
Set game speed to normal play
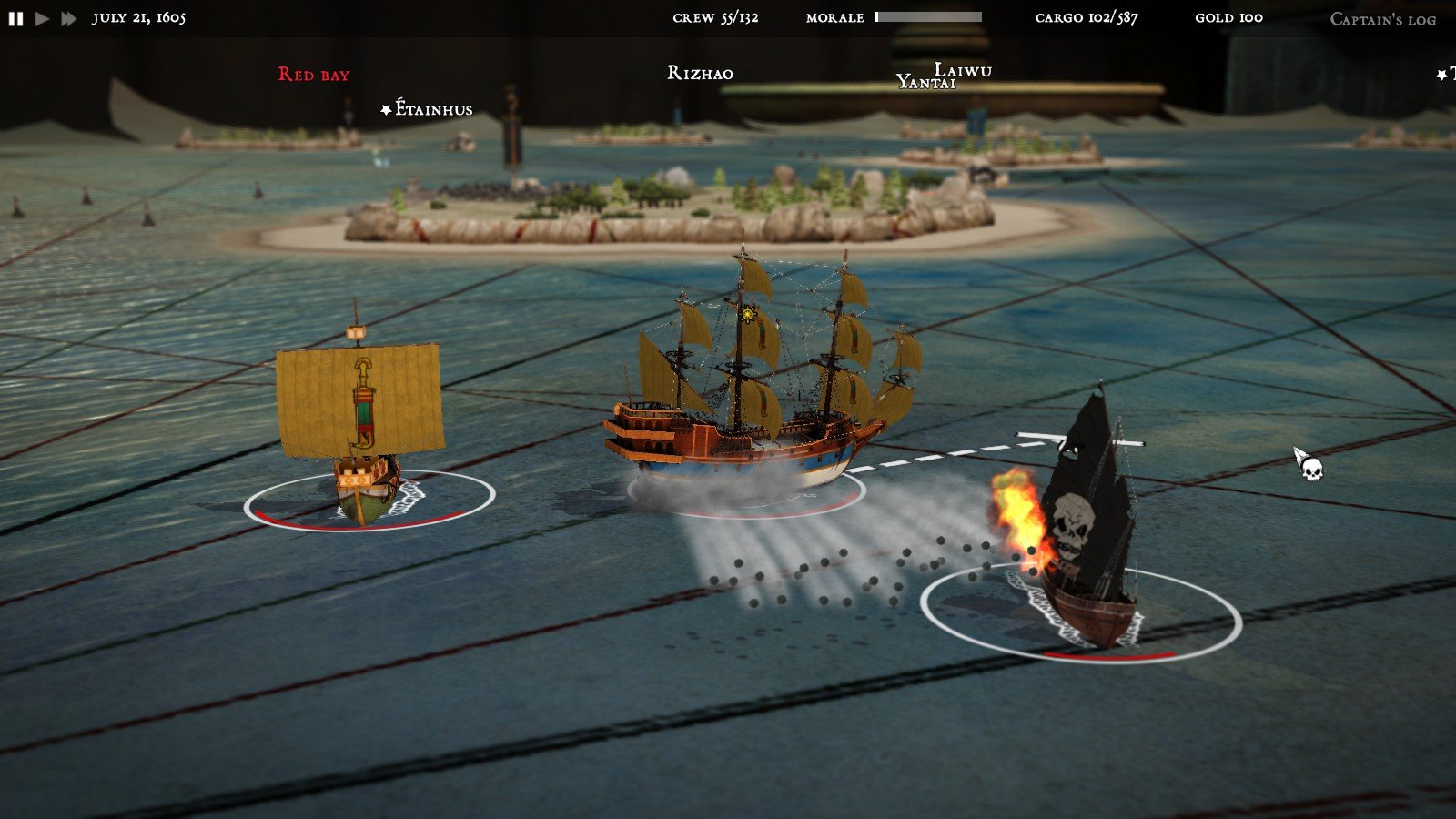42,18
